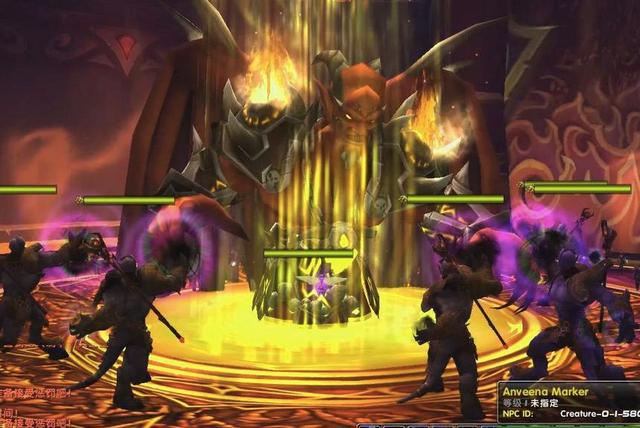Target the nameplate at the golden circle's center
Image resolution: width=640 pixels, height=428 pixels.
(x=308, y=254)
